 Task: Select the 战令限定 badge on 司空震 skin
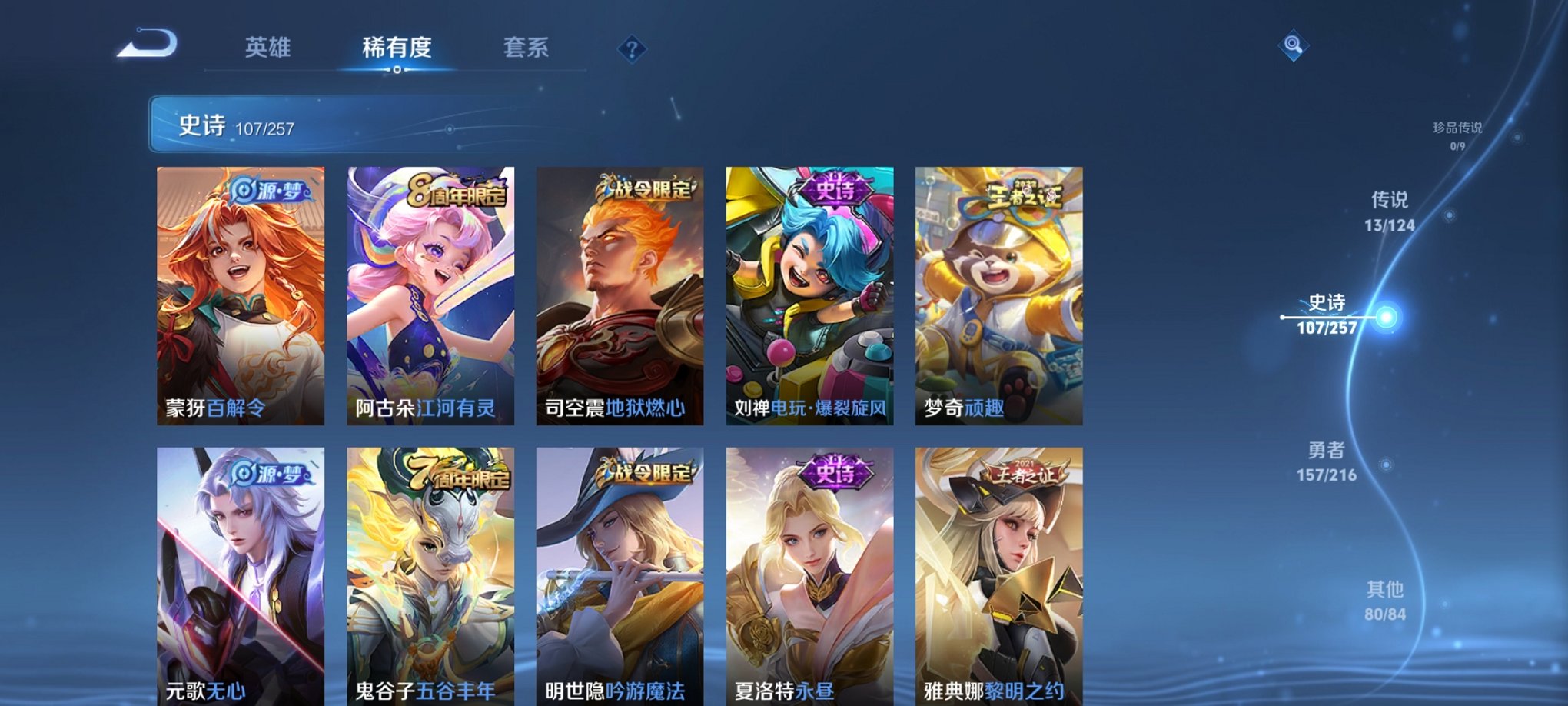point(646,189)
